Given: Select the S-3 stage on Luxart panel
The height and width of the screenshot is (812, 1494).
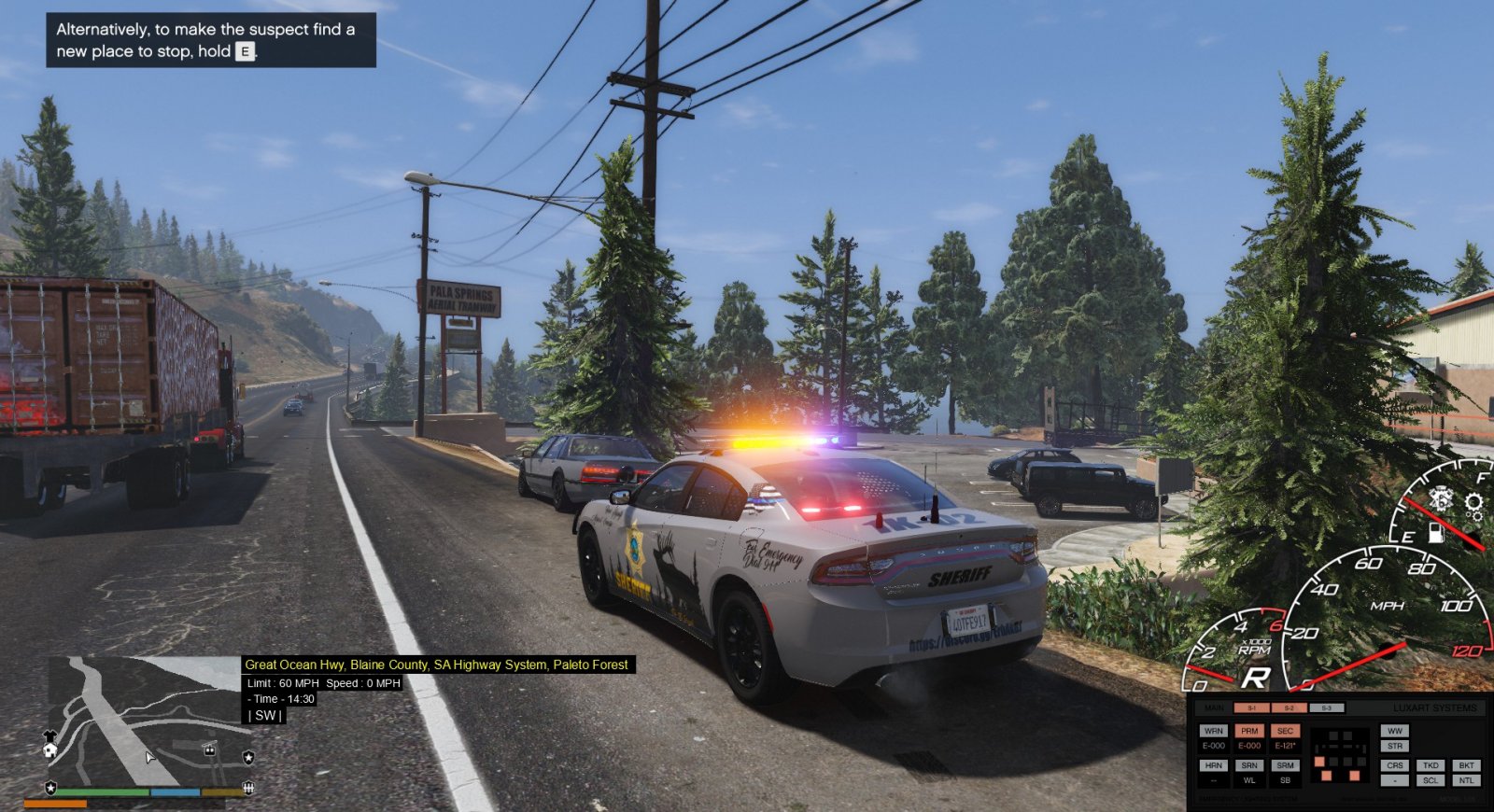Looking at the screenshot, I should tap(1326, 708).
